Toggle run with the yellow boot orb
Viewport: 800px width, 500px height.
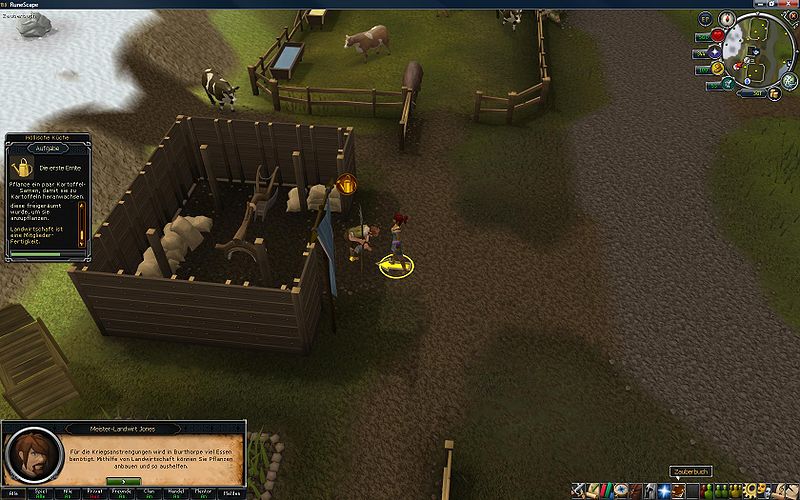(716, 69)
